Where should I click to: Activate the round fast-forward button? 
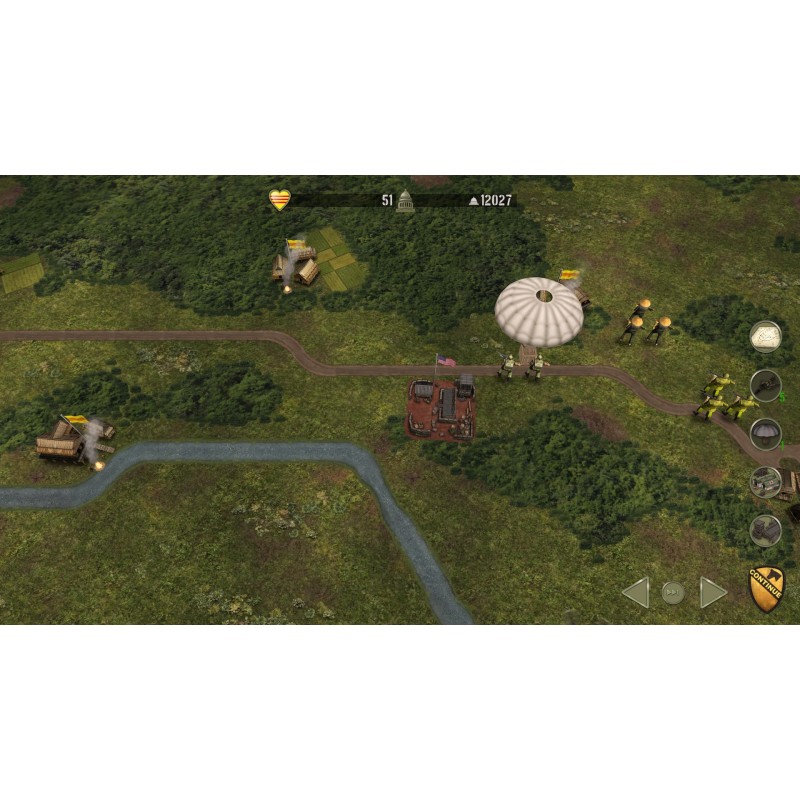(674, 592)
